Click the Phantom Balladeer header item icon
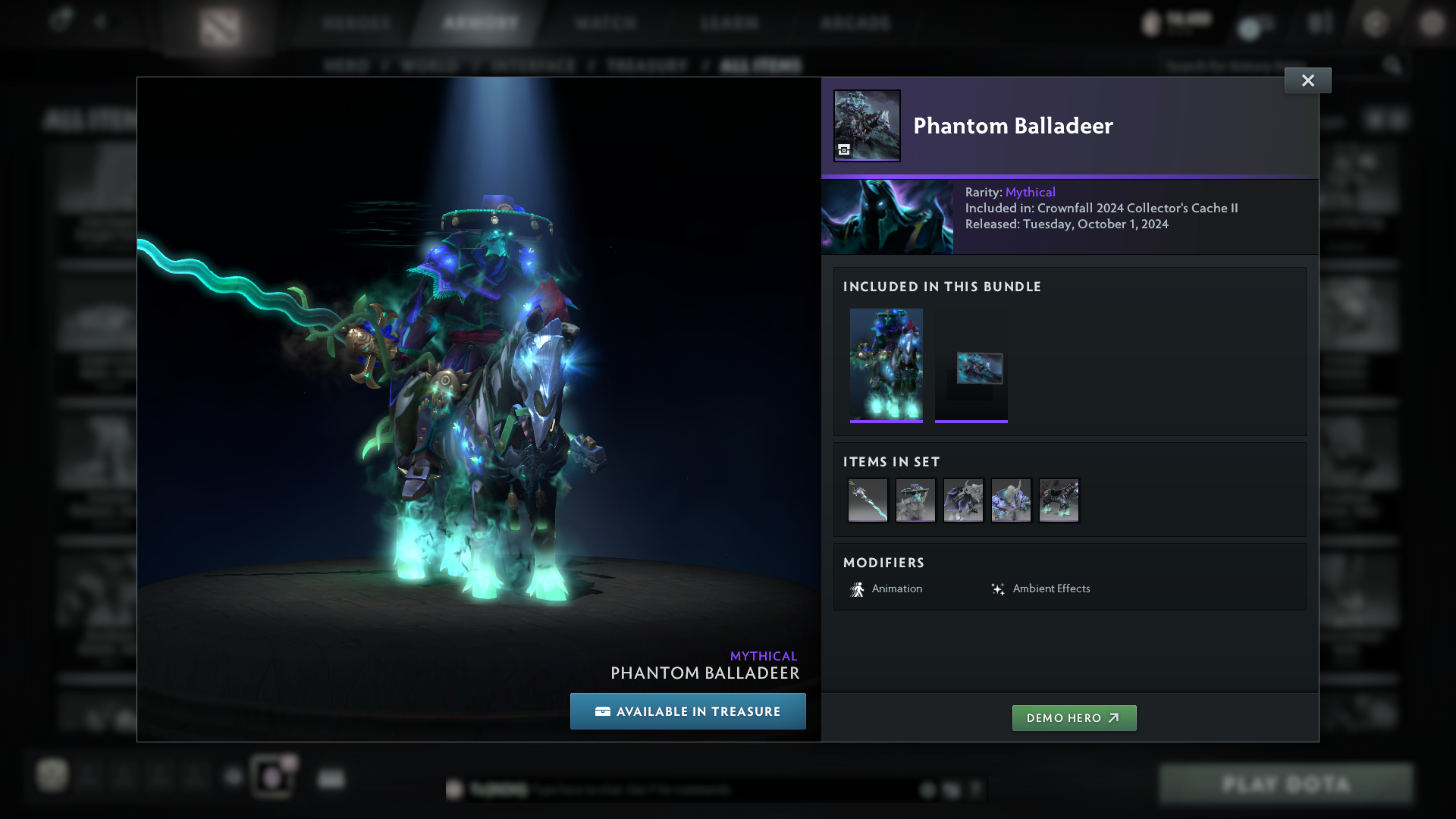The image size is (1456, 819). pyautogui.click(x=867, y=126)
